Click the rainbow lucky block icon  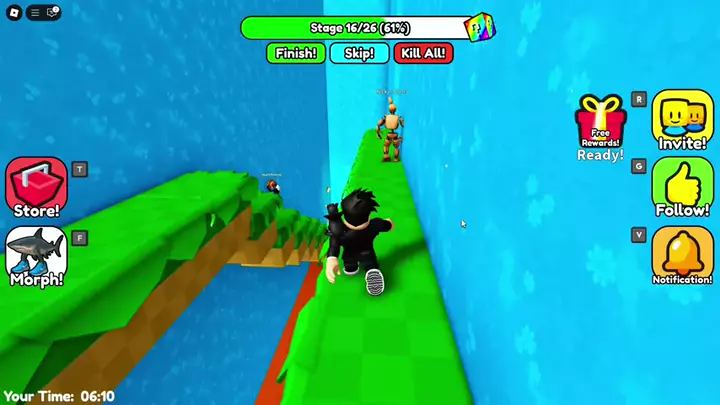pos(481,27)
